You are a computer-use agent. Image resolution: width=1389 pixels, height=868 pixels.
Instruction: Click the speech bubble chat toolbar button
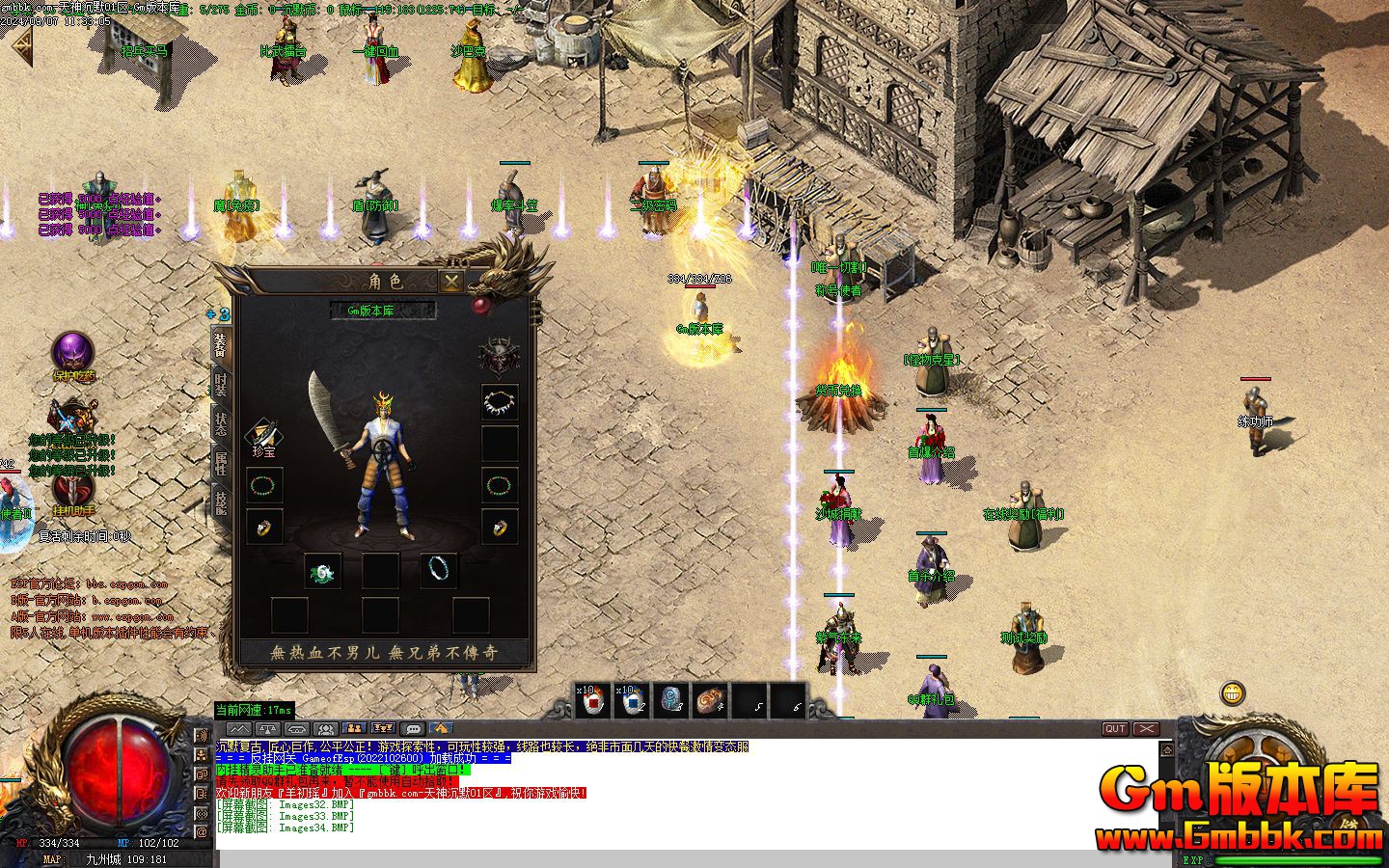[x=413, y=729]
